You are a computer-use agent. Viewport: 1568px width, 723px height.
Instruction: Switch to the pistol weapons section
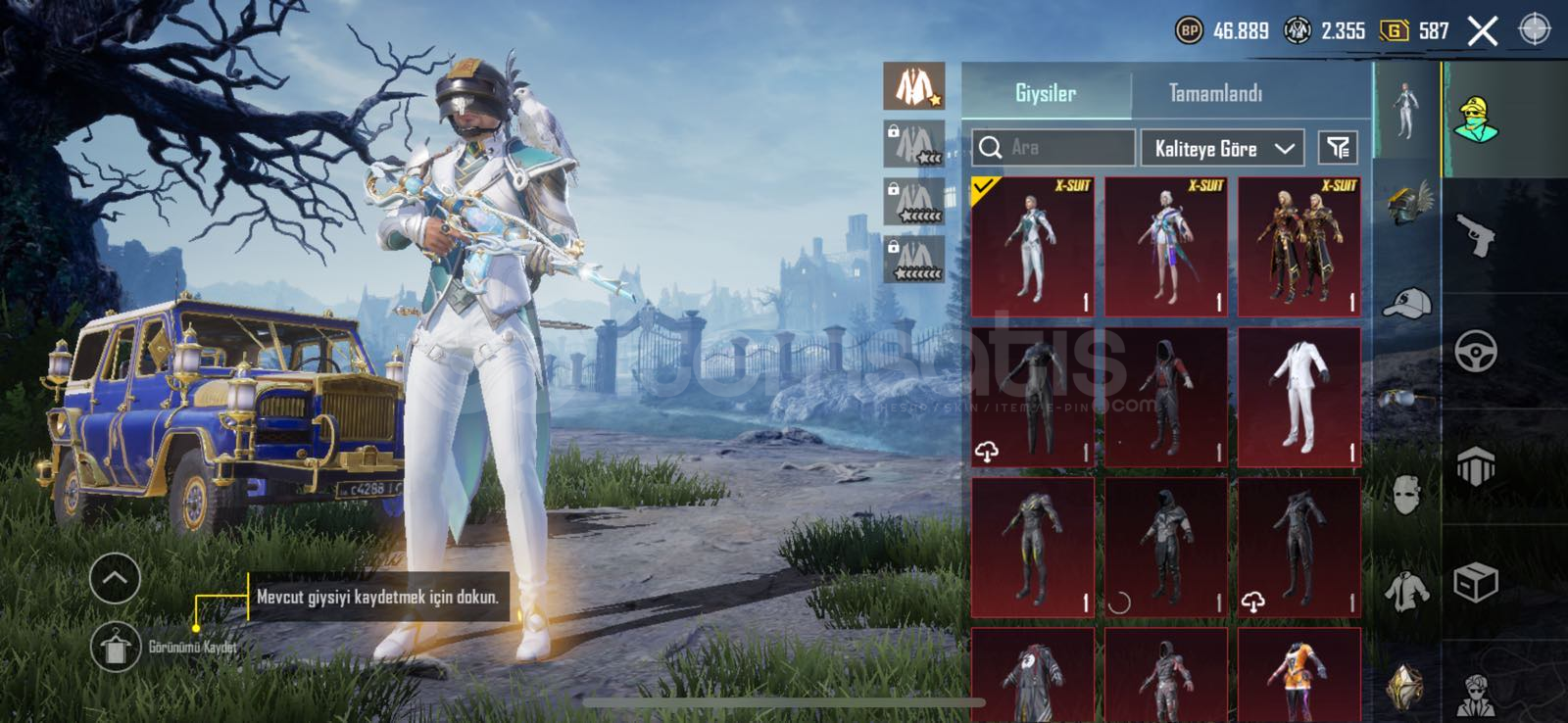(x=1475, y=235)
